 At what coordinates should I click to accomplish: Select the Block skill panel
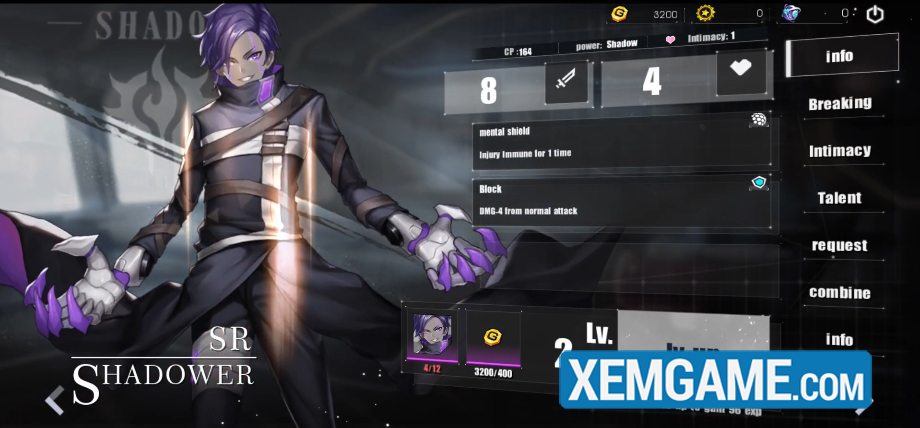(621, 200)
